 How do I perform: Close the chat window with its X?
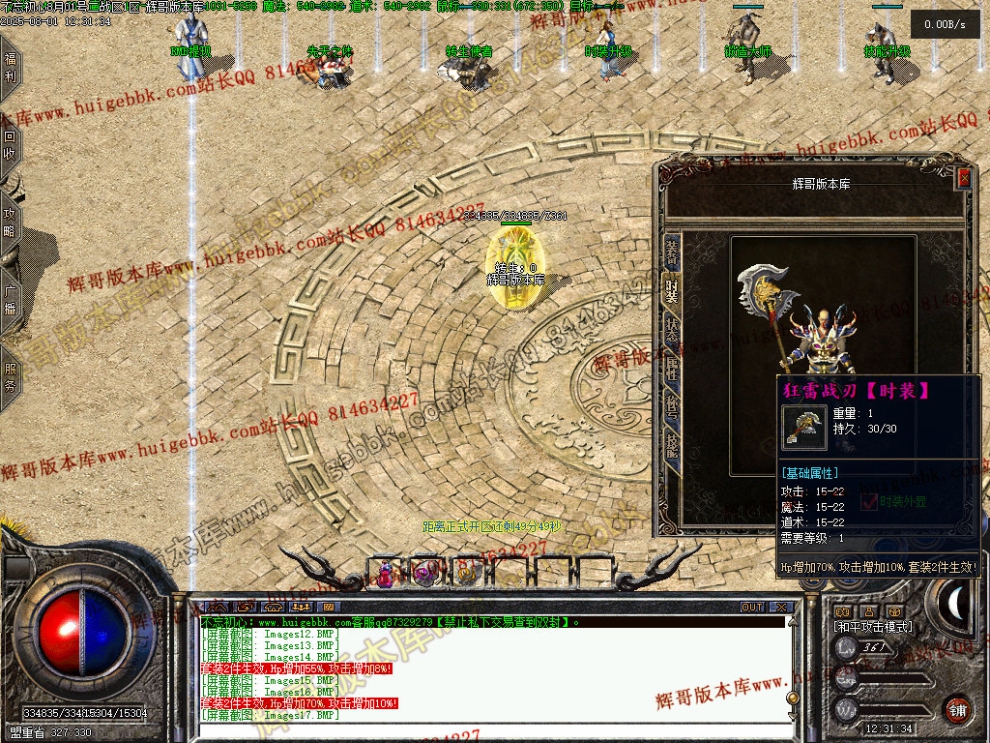[781, 607]
